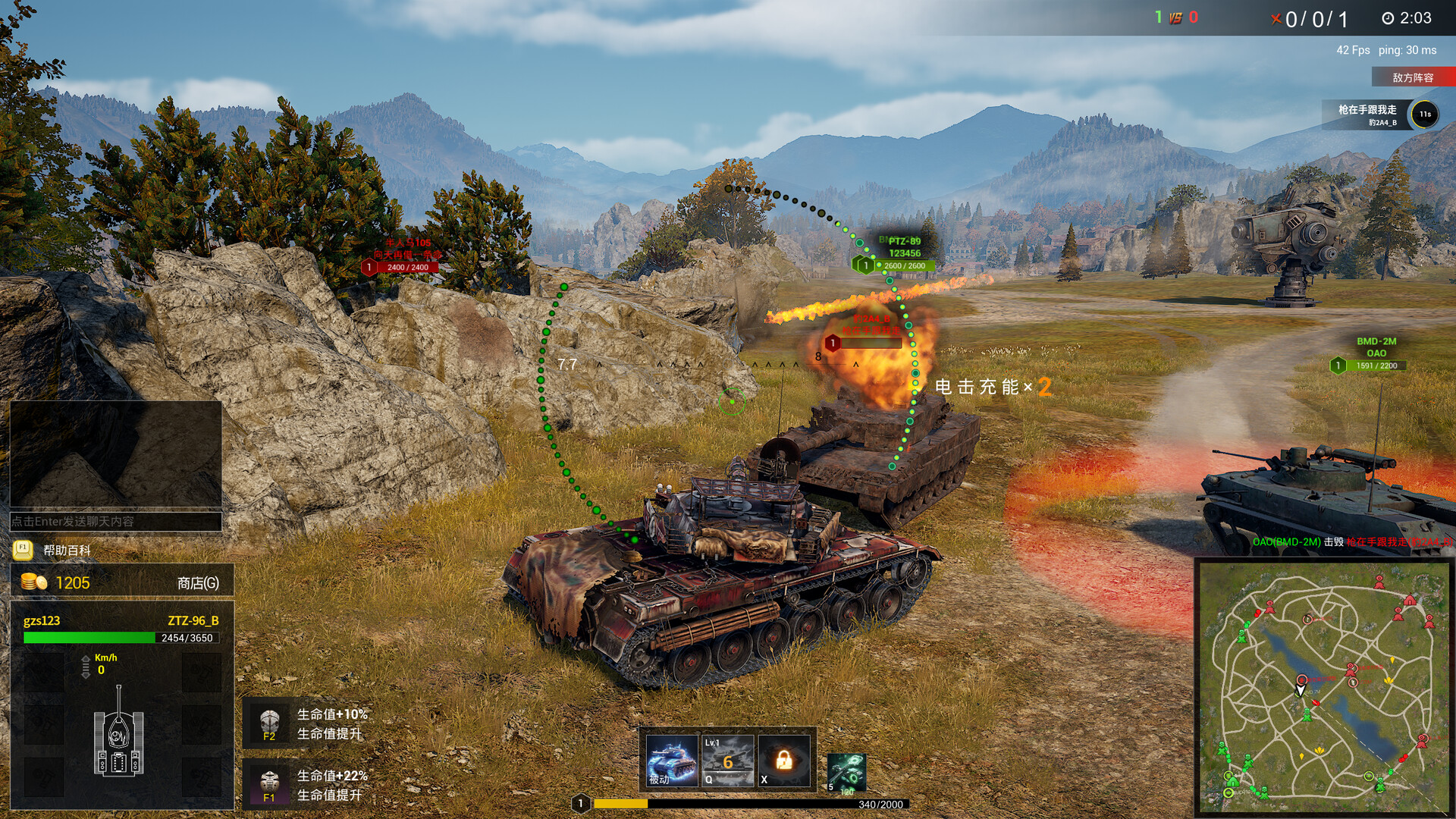Screen dimensions: 1456x819
Task: Click the chat message log panel
Action: (115, 453)
